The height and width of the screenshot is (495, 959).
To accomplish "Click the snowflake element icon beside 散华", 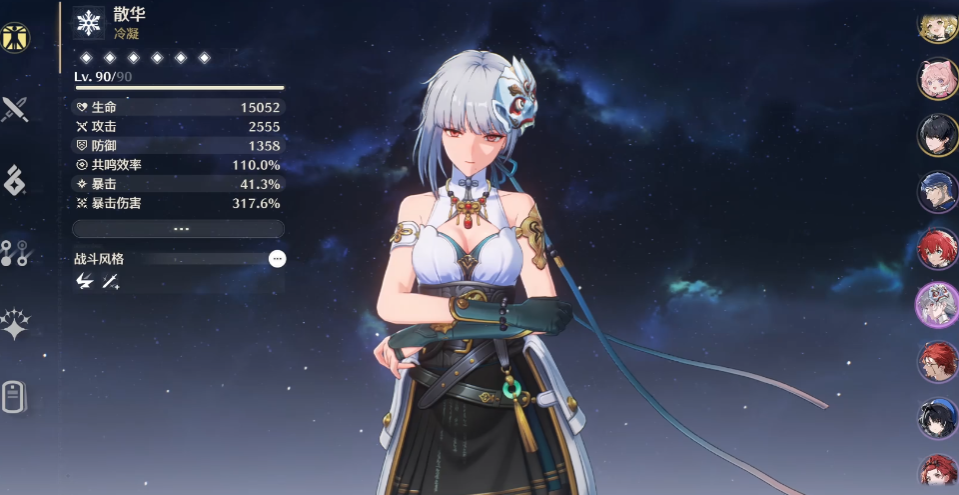I will pos(89,24).
